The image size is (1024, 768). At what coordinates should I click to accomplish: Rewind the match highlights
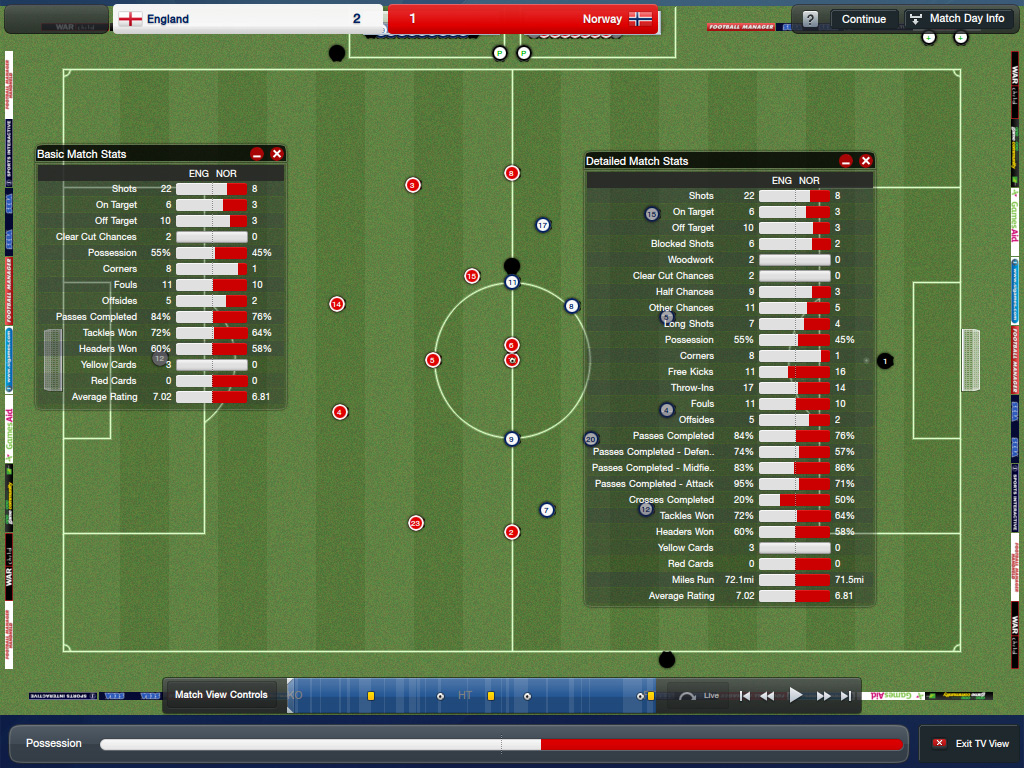point(768,695)
